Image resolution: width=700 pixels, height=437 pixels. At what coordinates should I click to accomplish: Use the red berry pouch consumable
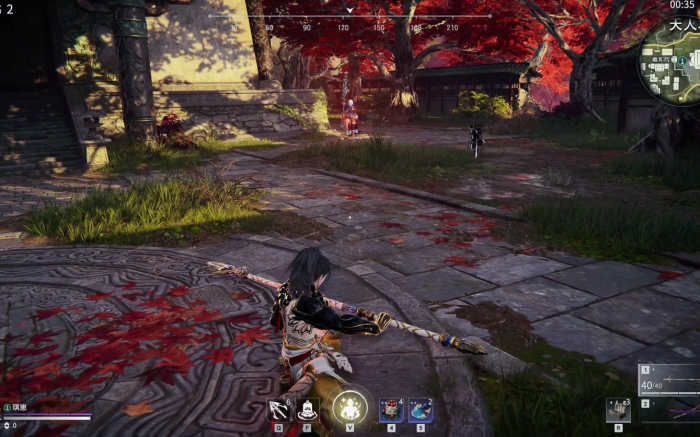391,408
